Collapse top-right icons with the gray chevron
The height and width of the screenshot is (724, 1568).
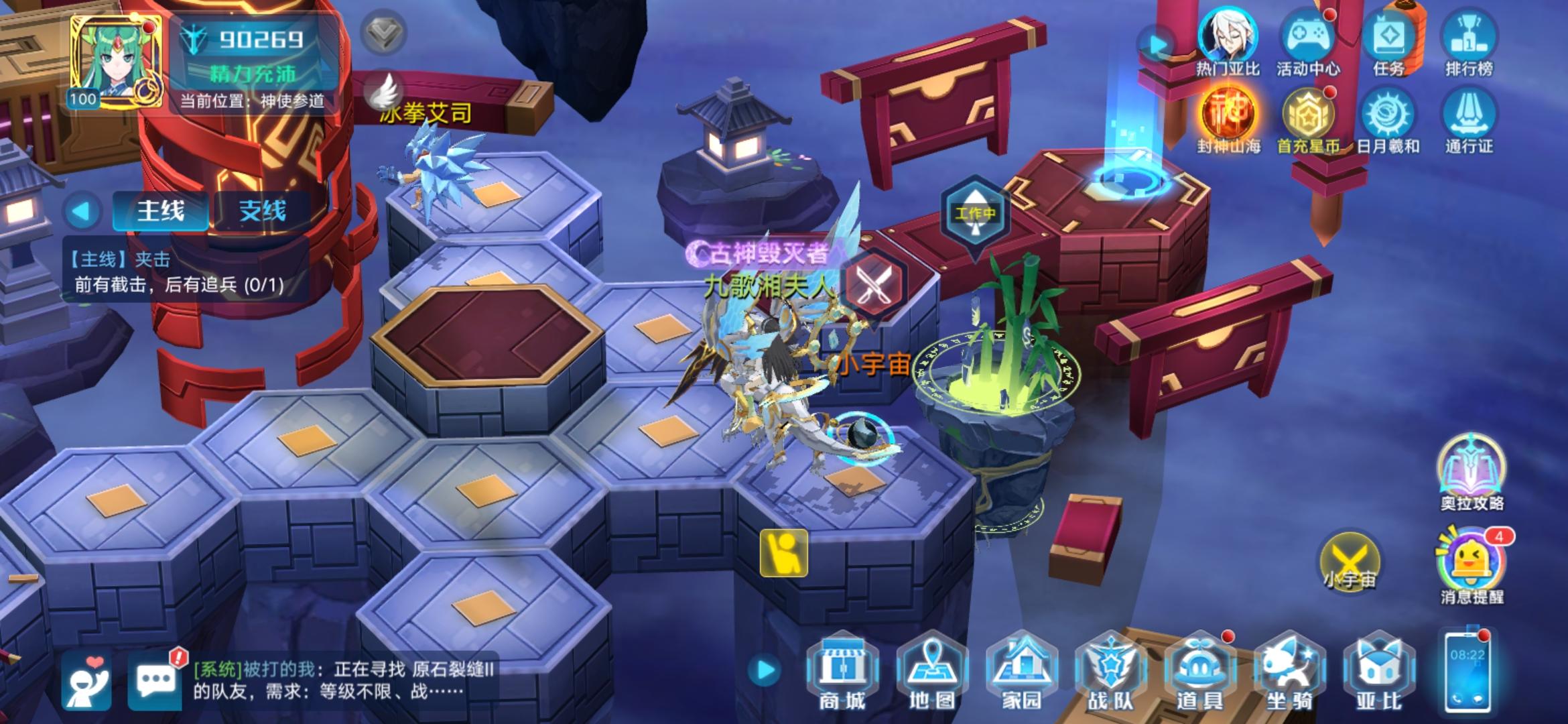click(382, 32)
